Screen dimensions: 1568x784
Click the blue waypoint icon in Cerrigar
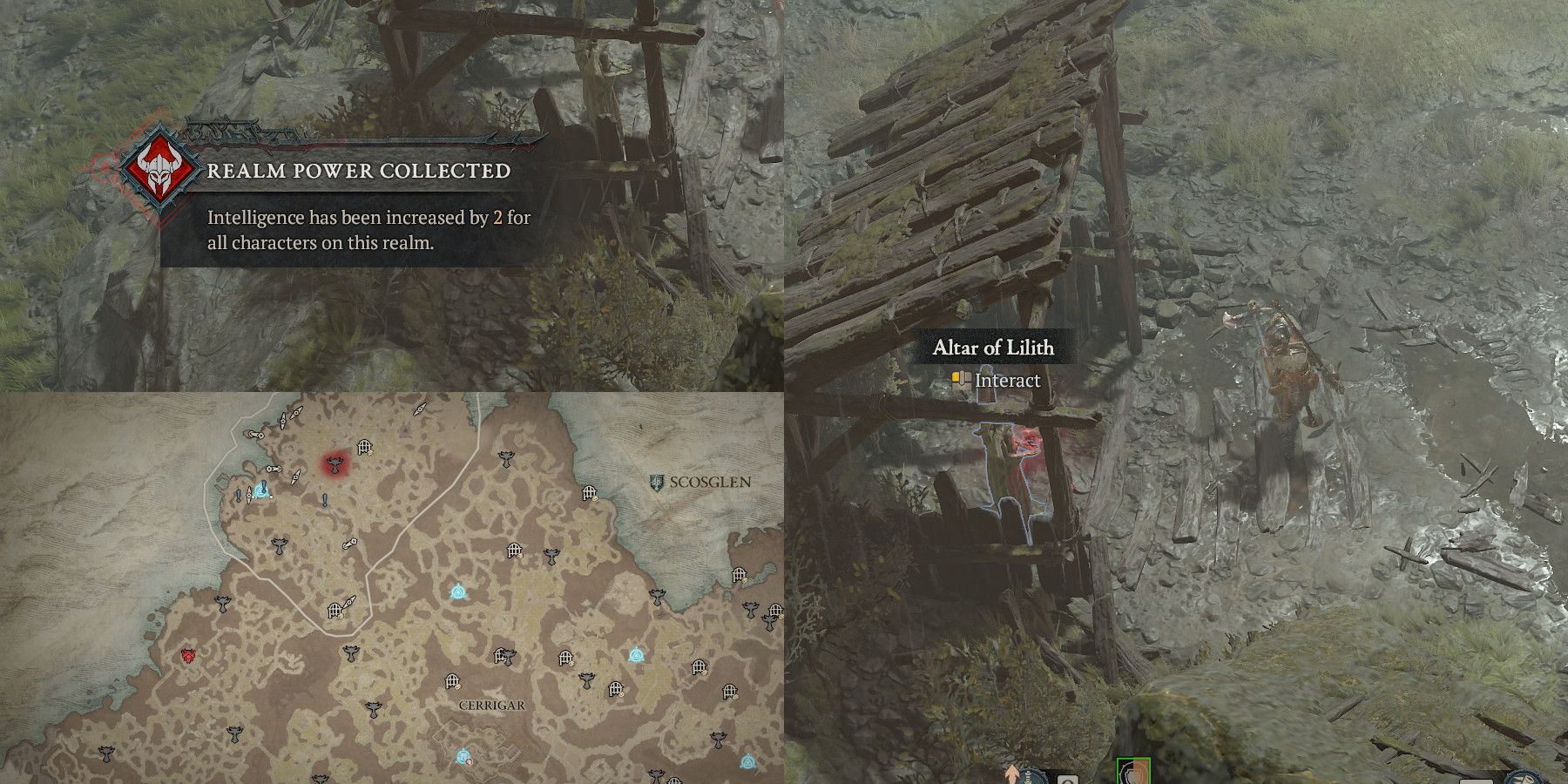coord(461,754)
